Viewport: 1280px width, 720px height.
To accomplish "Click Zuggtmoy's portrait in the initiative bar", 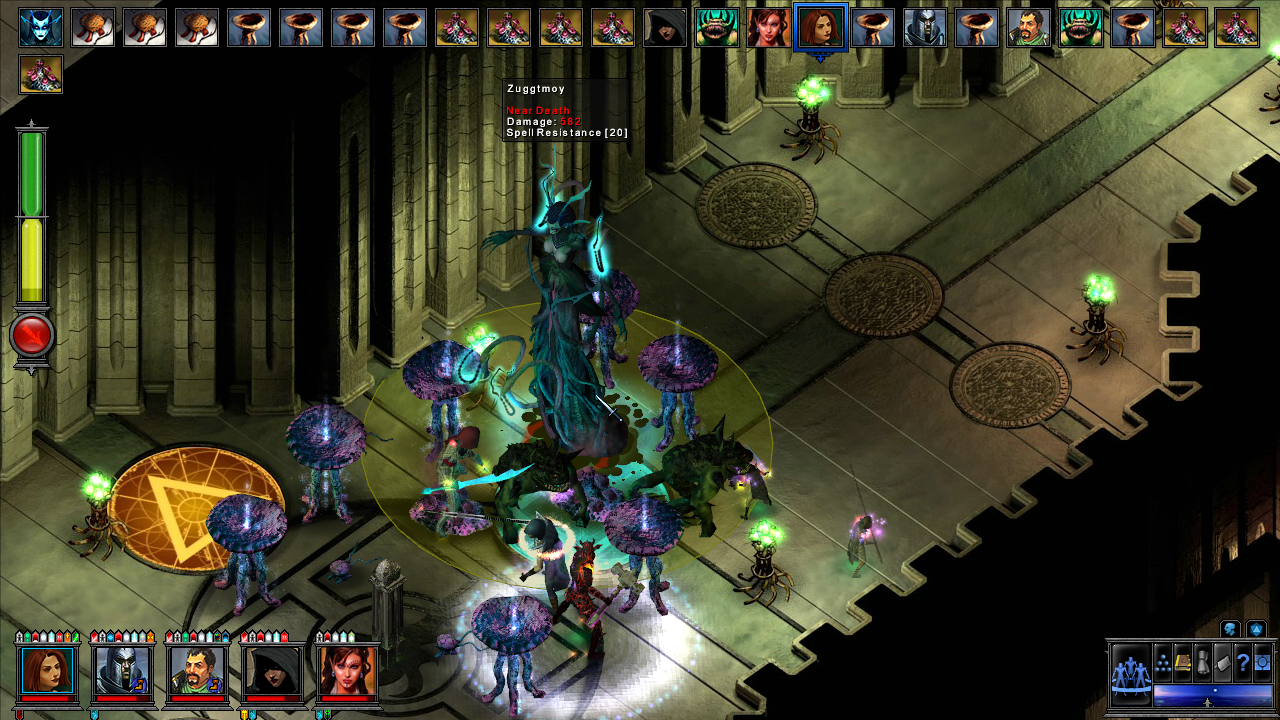I will [x=41, y=27].
